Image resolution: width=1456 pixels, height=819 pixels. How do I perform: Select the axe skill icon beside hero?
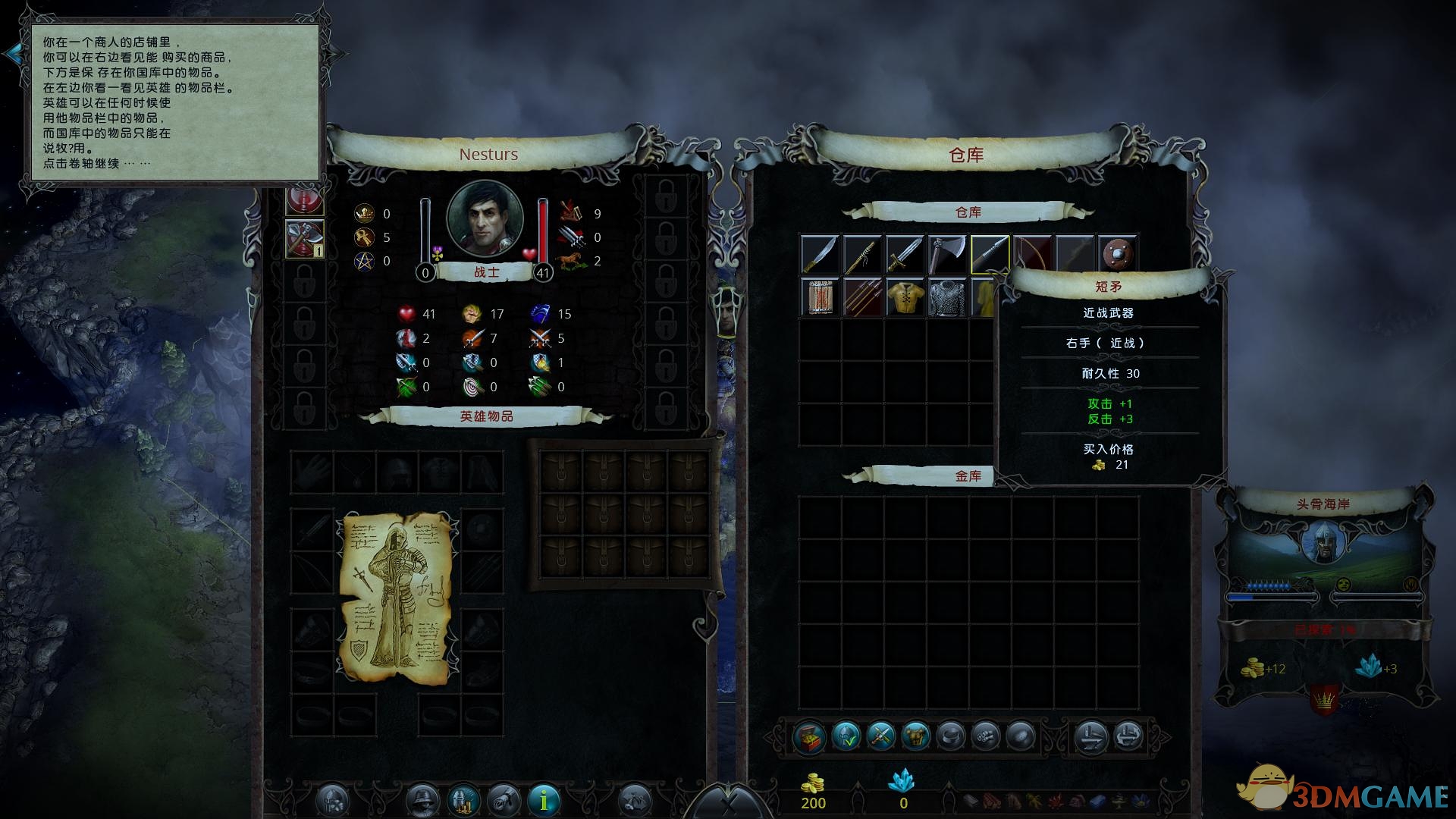tap(305, 239)
